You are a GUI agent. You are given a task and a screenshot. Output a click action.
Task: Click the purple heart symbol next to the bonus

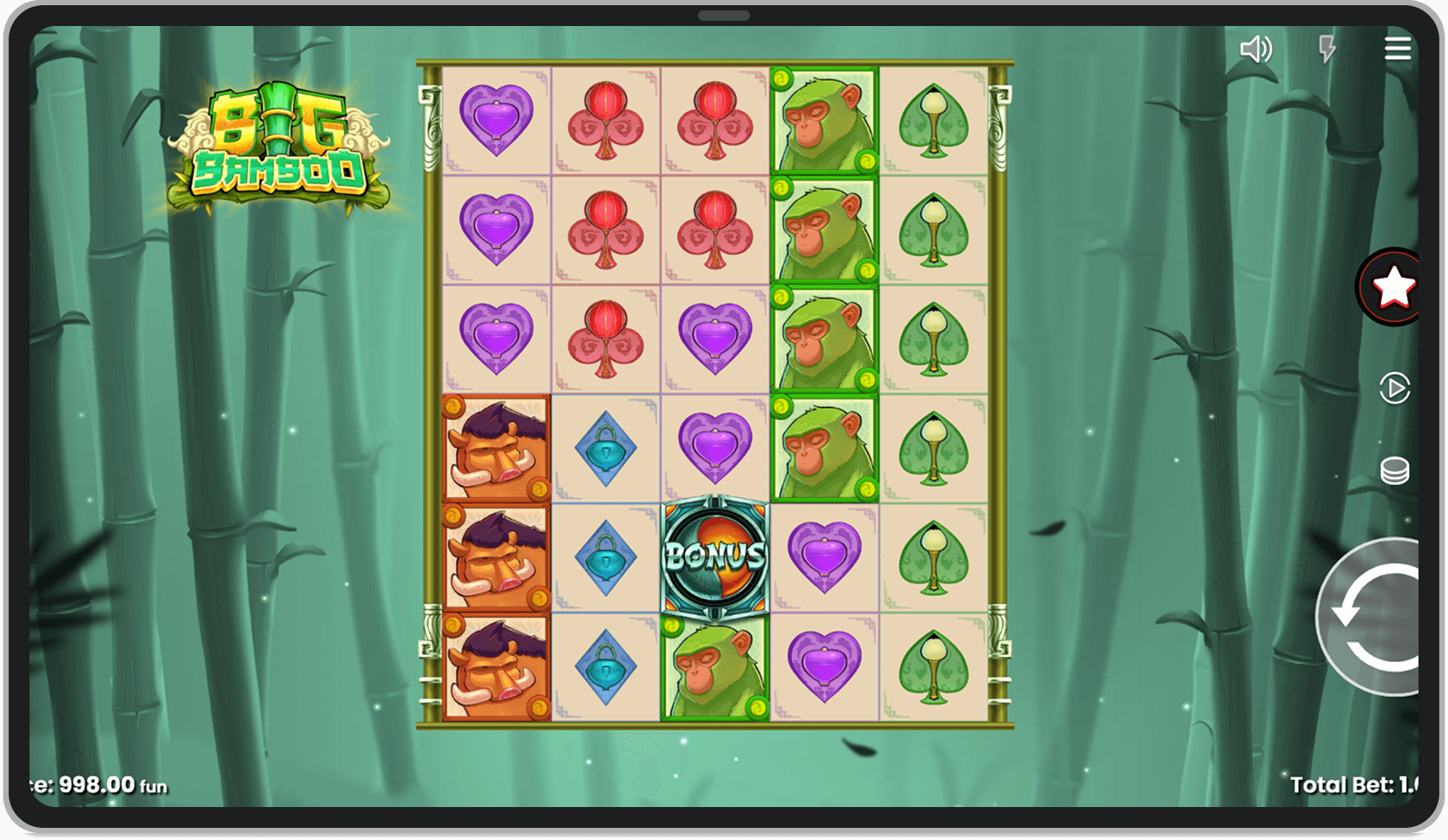tap(824, 558)
